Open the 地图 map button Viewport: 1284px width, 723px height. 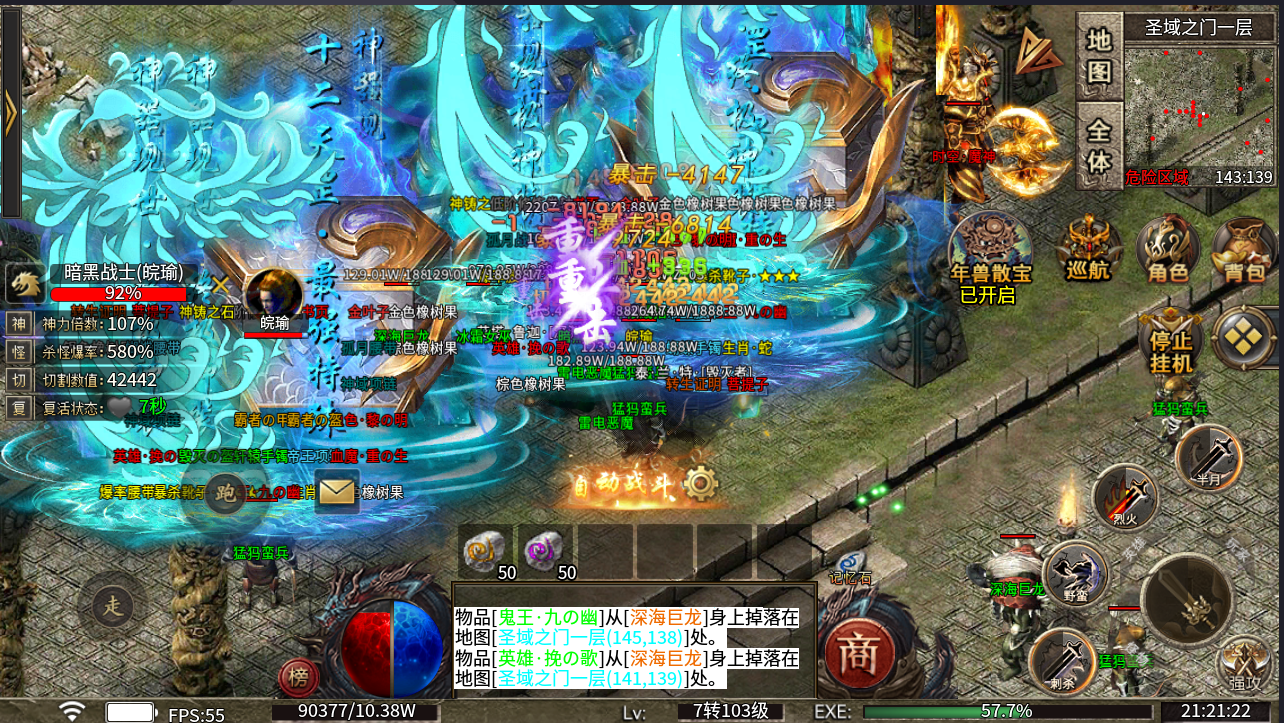(1099, 56)
